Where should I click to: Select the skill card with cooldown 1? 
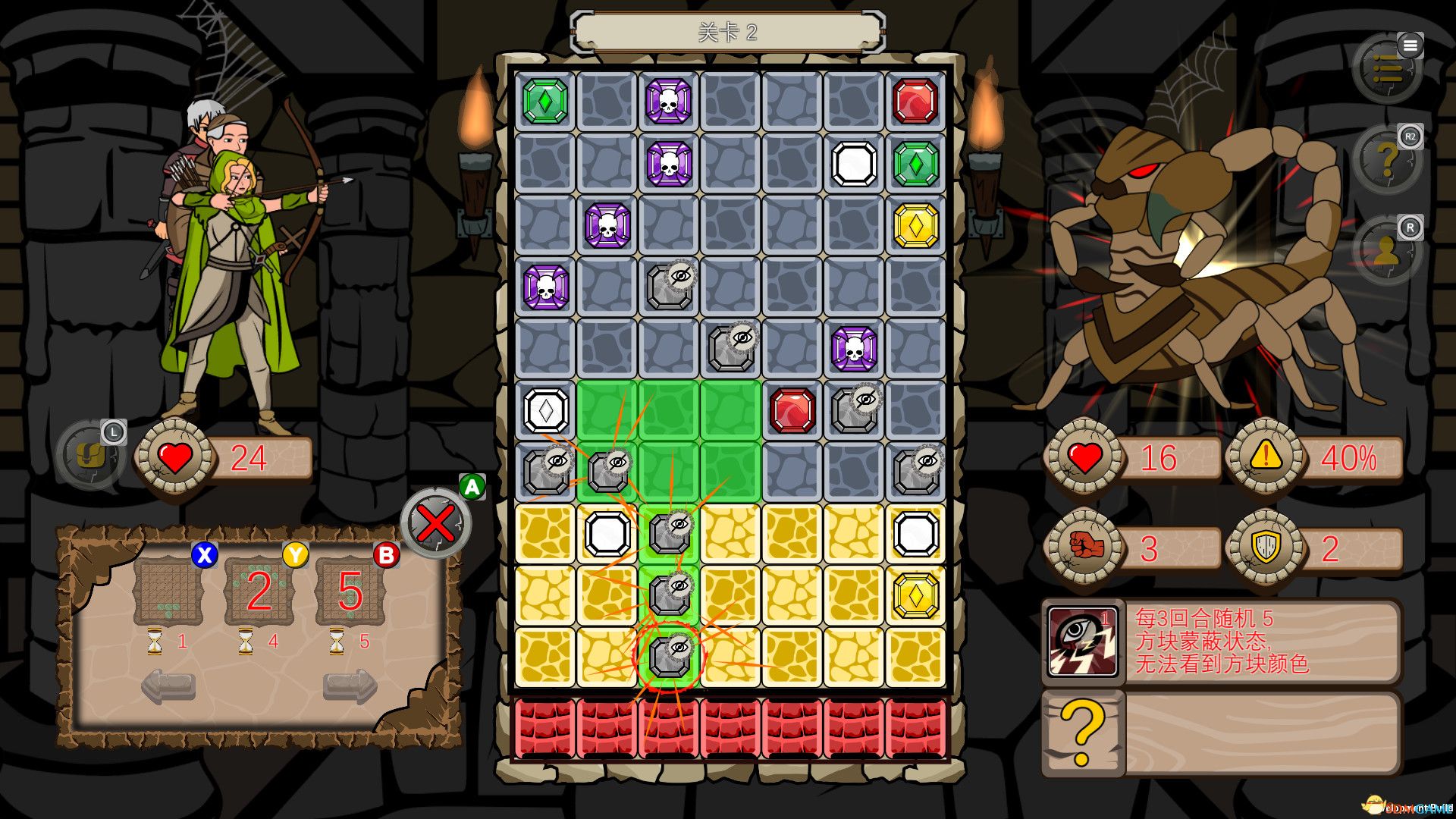168,591
